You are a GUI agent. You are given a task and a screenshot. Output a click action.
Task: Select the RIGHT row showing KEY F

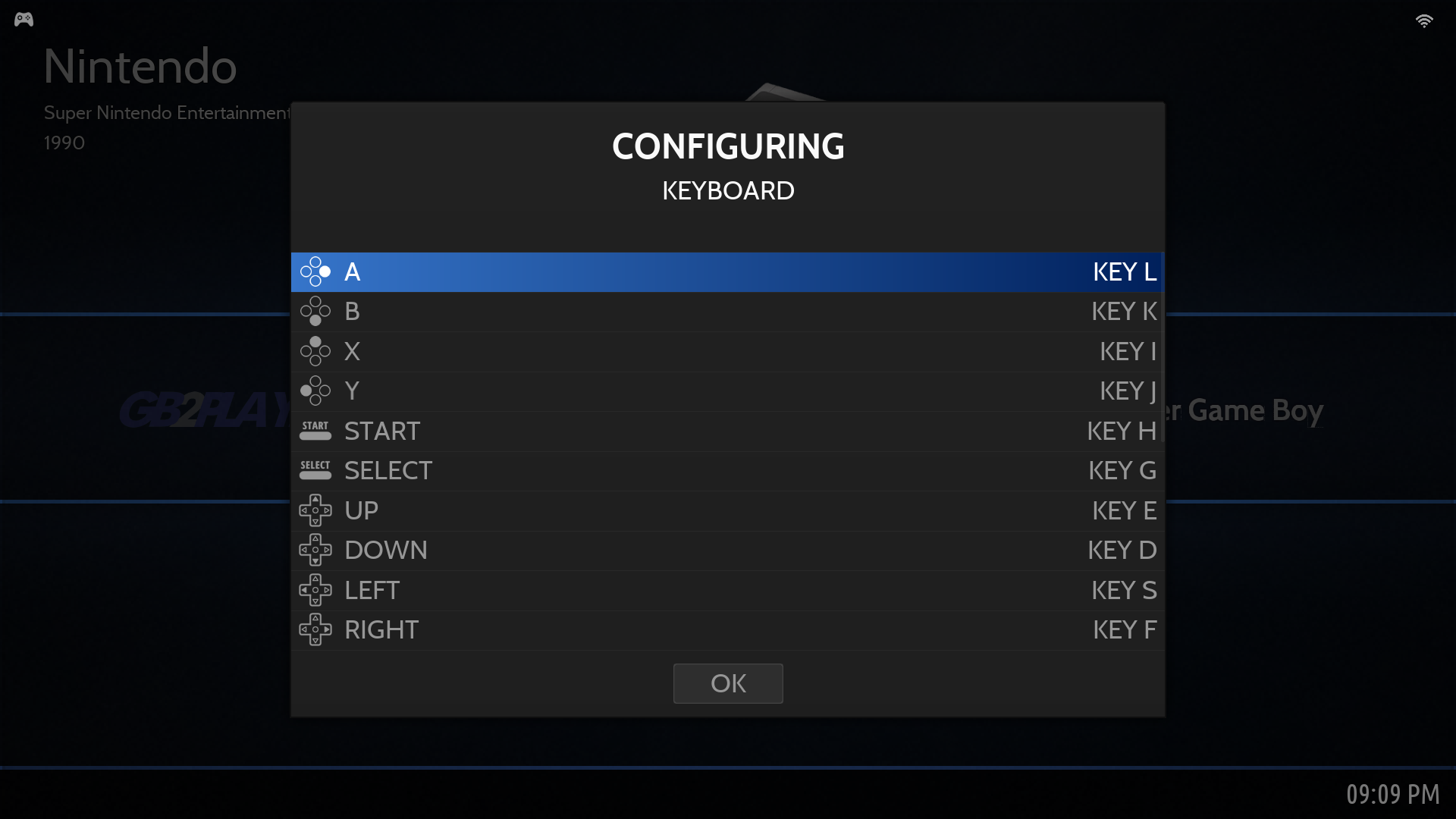click(1125, 629)
